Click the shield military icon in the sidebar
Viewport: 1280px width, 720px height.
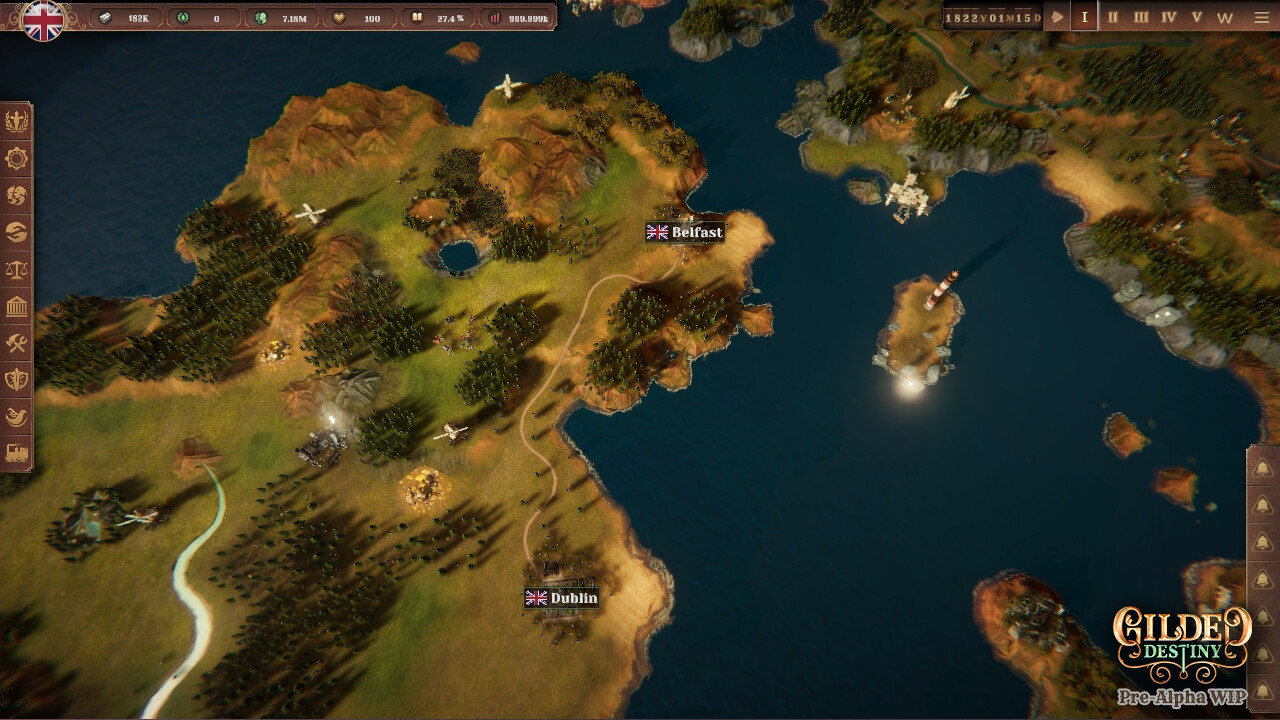(x=17, y=379)
